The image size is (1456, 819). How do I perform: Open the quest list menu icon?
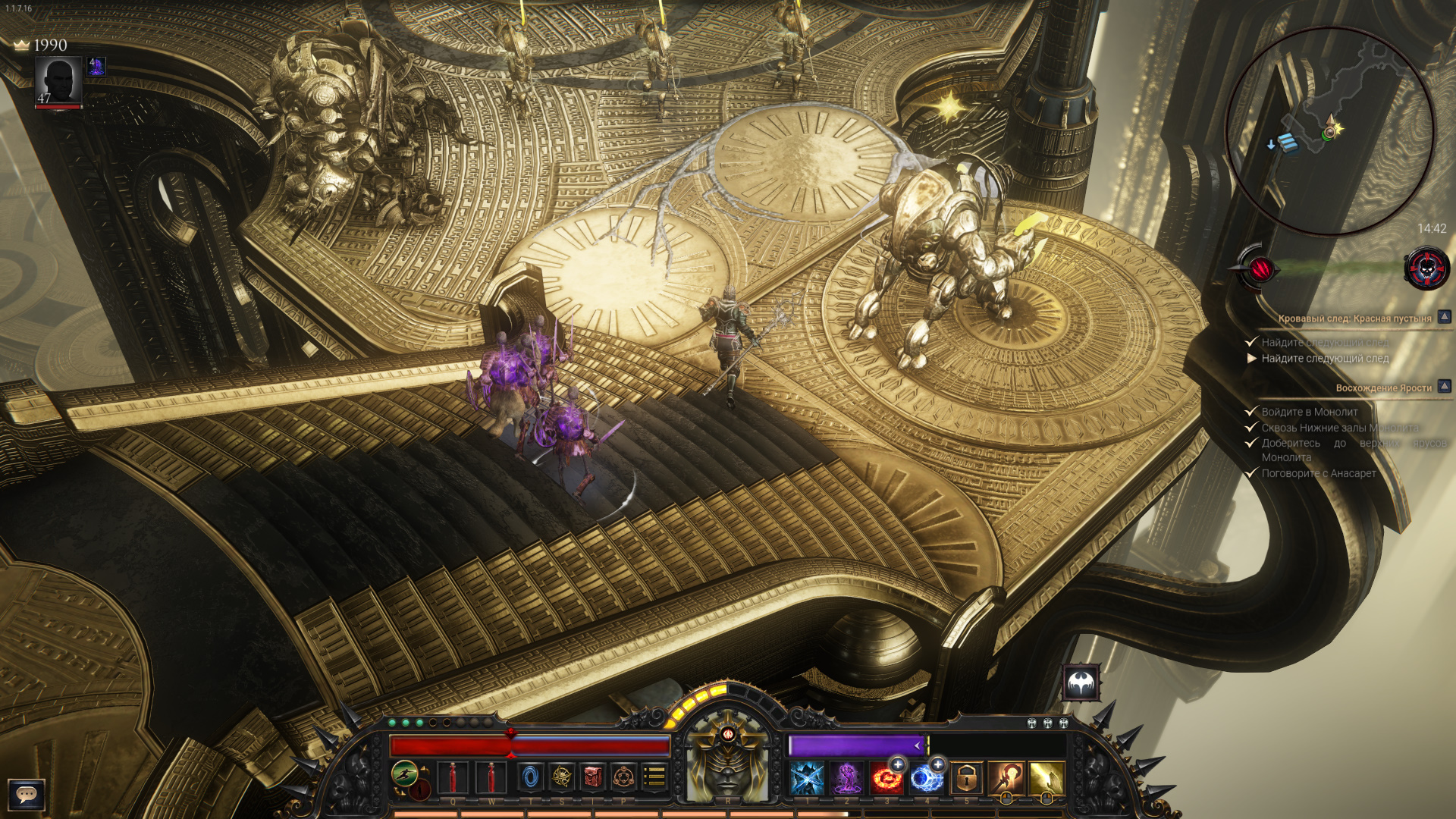(654, 777)
